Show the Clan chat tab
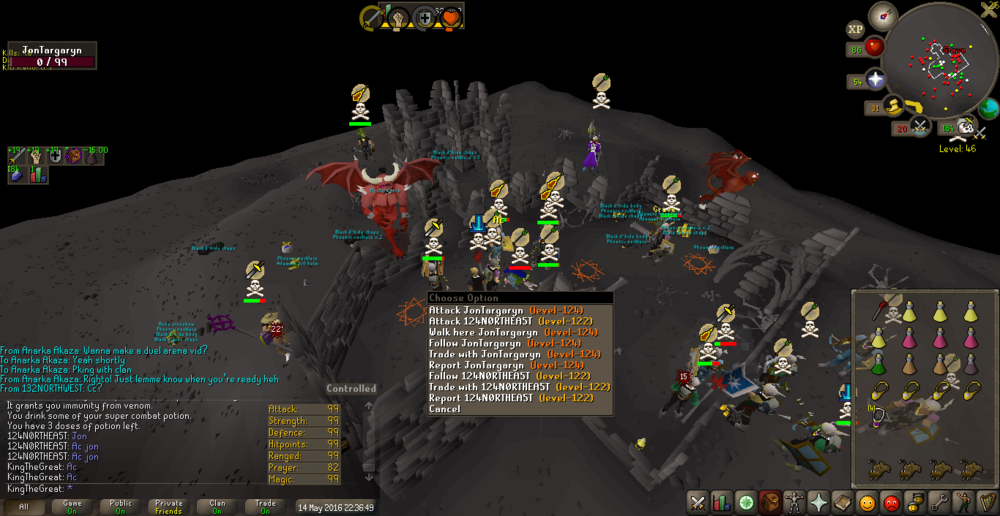 [x=217, y=507]
